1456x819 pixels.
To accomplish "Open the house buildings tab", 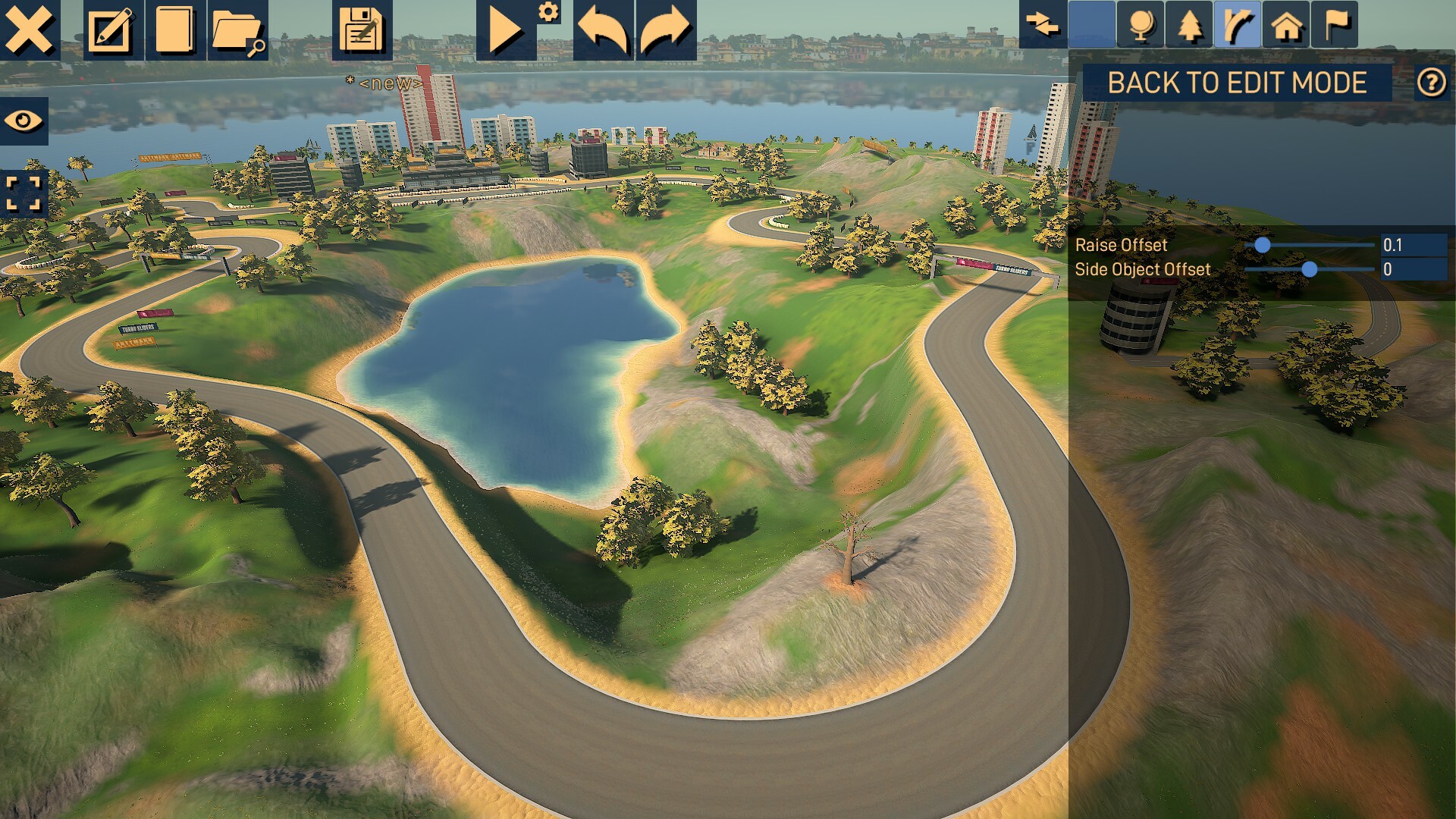I will (1286, 24).
